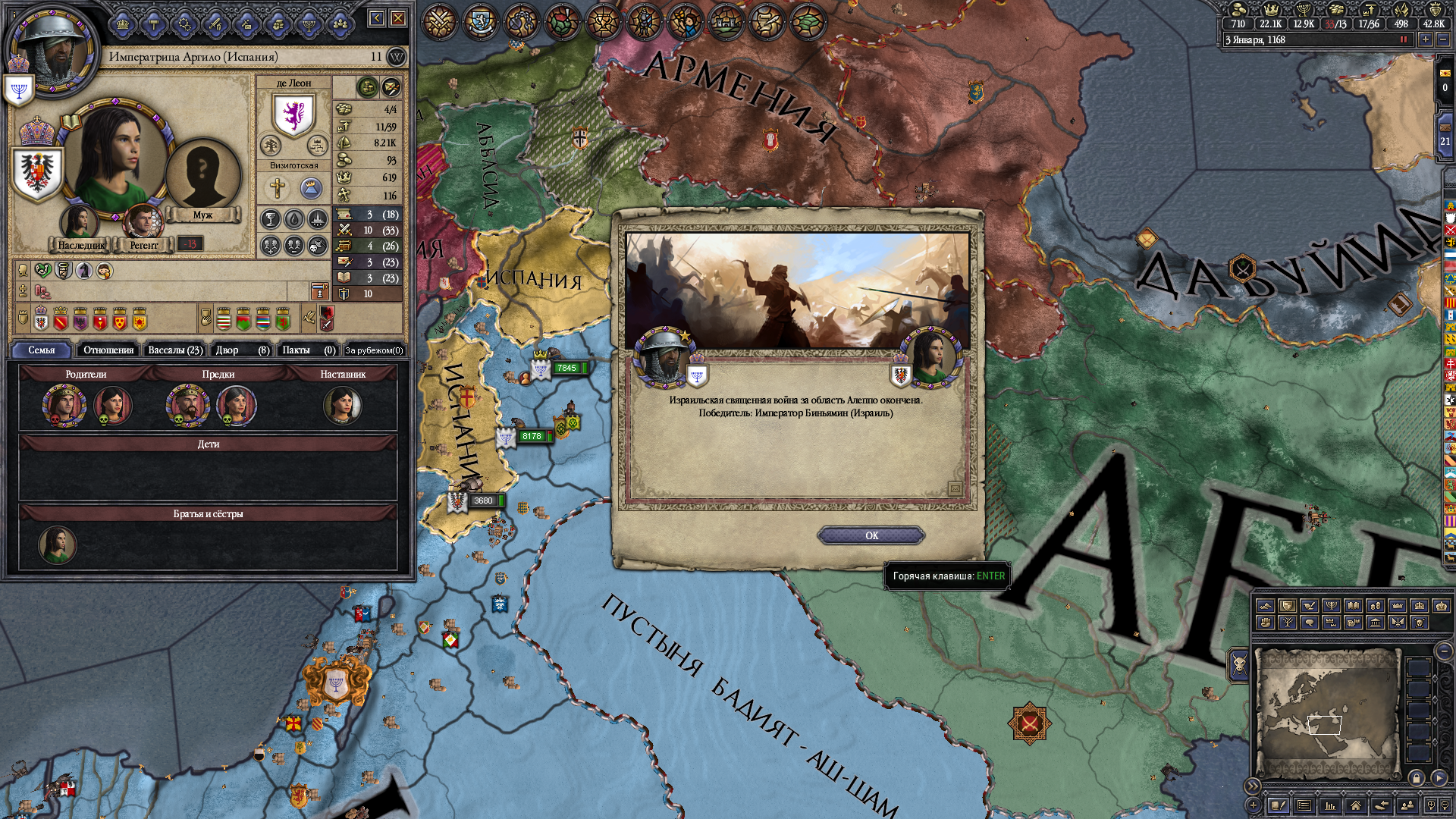View the heir's portrait labeled Наследник

pos(79,222)
